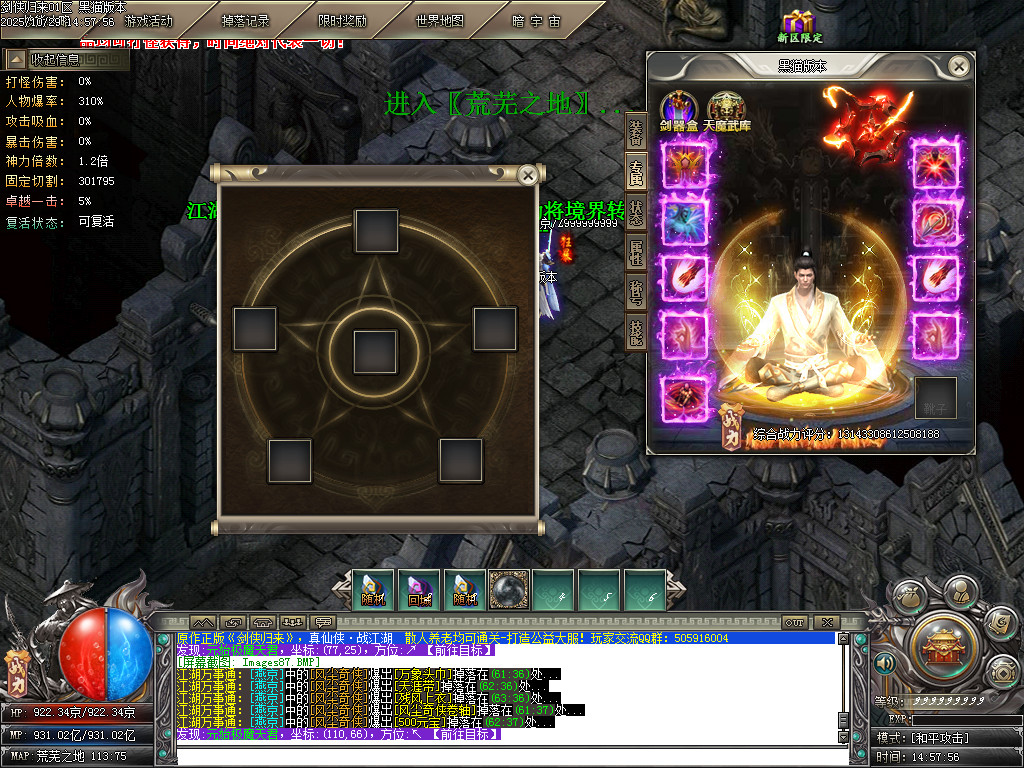Click the 新区限定 gift box icon

click(798, 25)
